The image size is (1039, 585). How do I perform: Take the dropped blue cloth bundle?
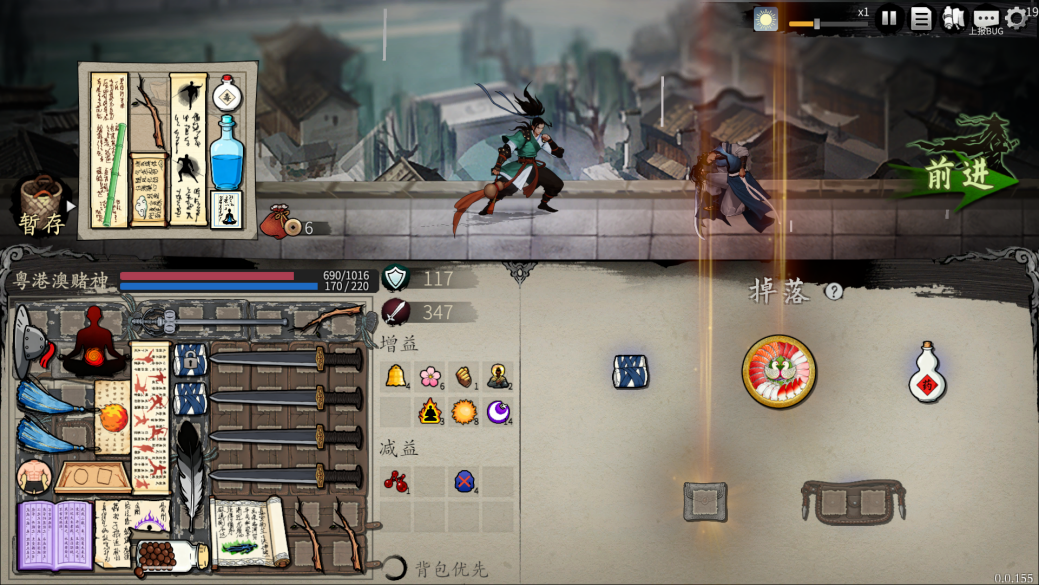tap(630, 372)
